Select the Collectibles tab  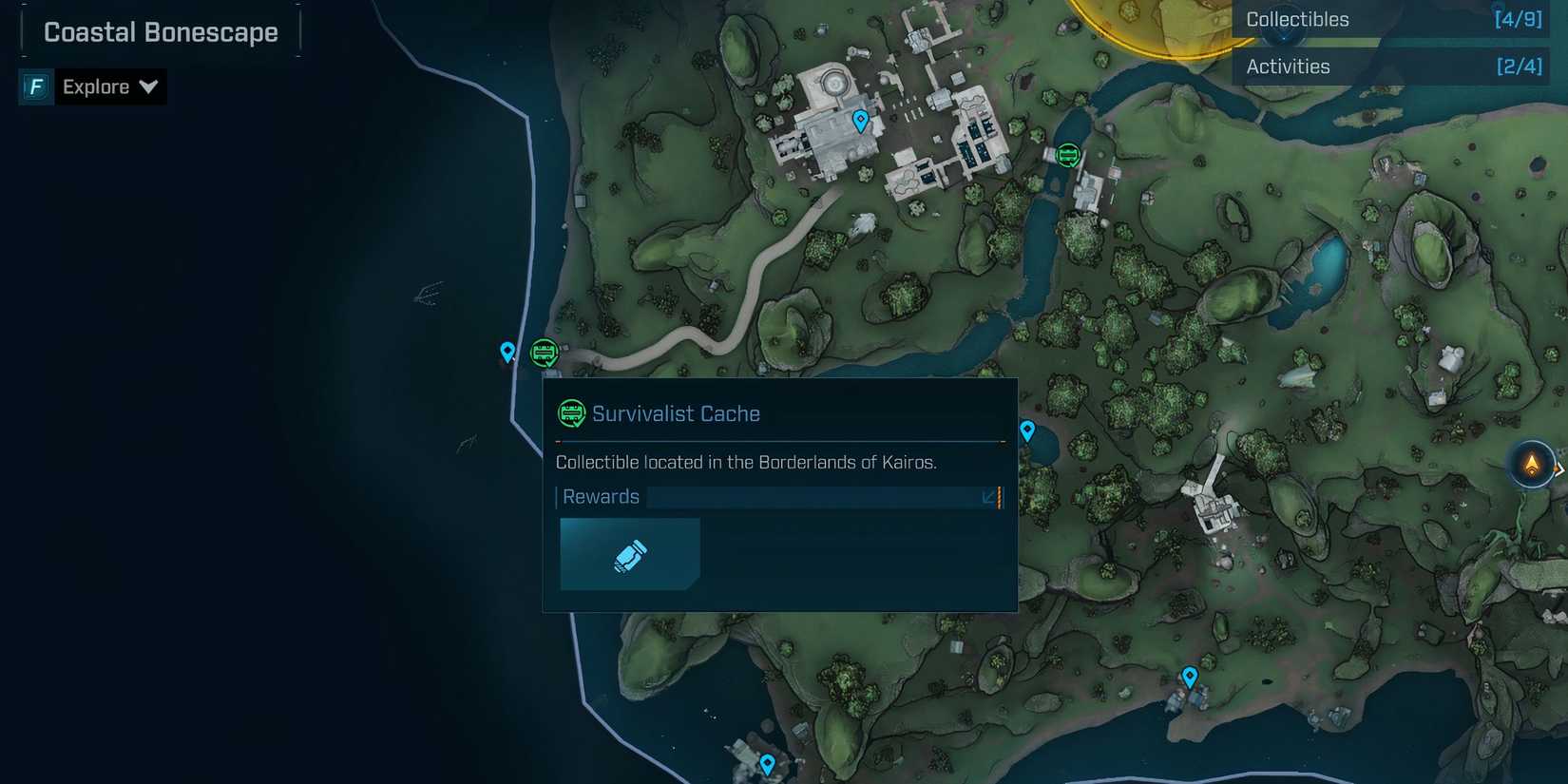tap(1295, 19)
